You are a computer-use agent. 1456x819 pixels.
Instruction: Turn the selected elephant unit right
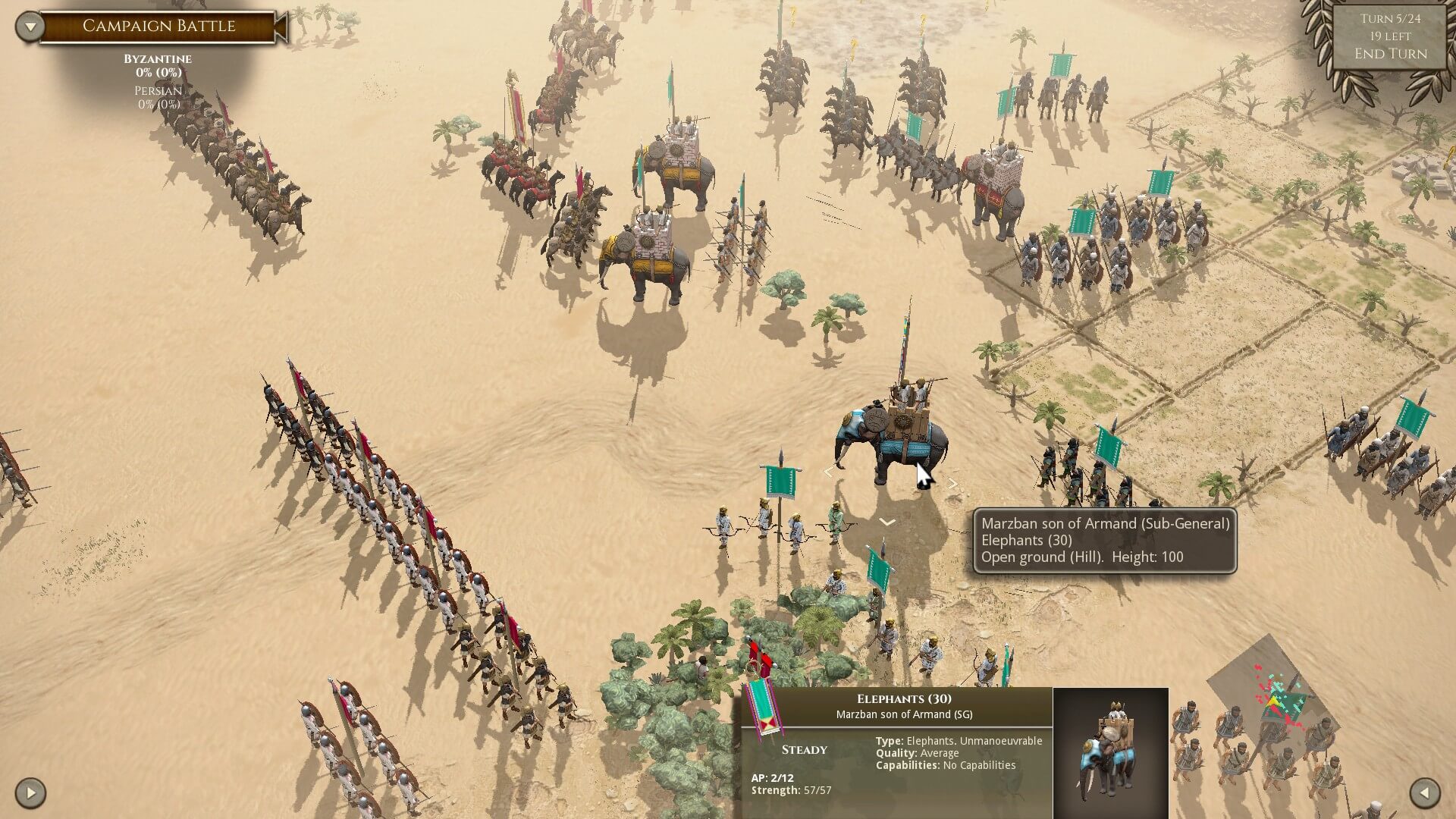952,483
